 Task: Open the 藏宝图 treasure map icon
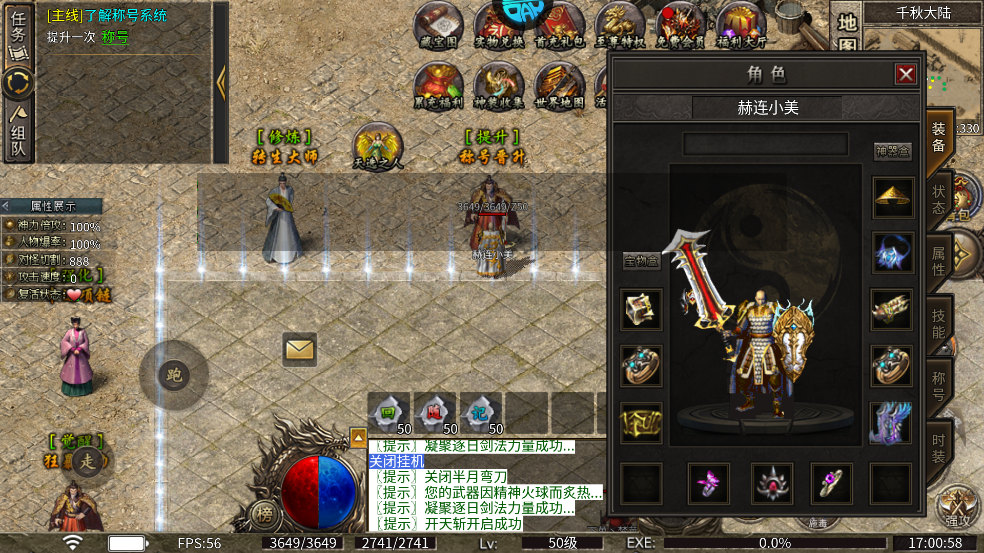(x=438, y=25)
